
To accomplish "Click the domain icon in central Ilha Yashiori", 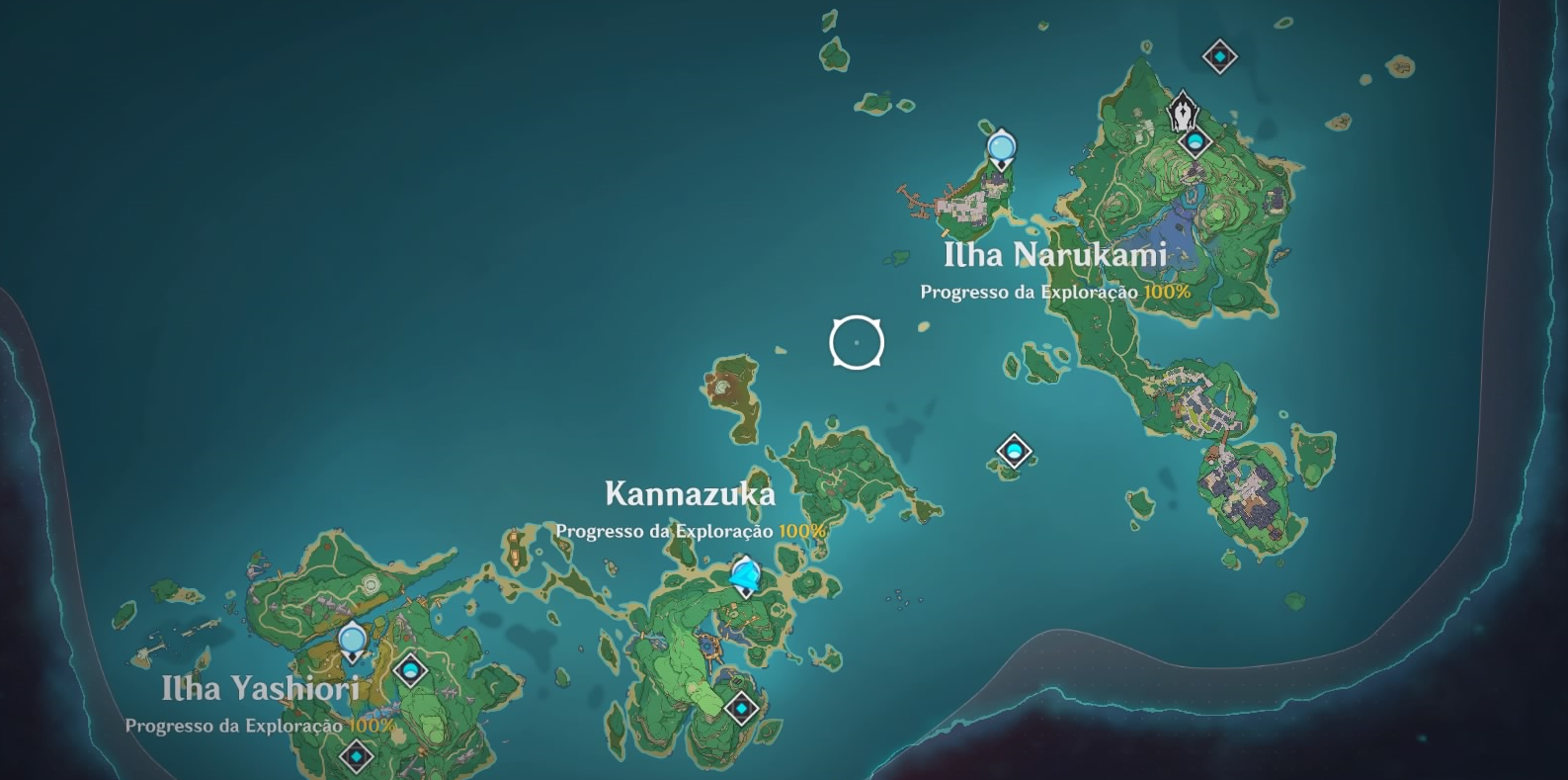I will click(x=411, y=671).
